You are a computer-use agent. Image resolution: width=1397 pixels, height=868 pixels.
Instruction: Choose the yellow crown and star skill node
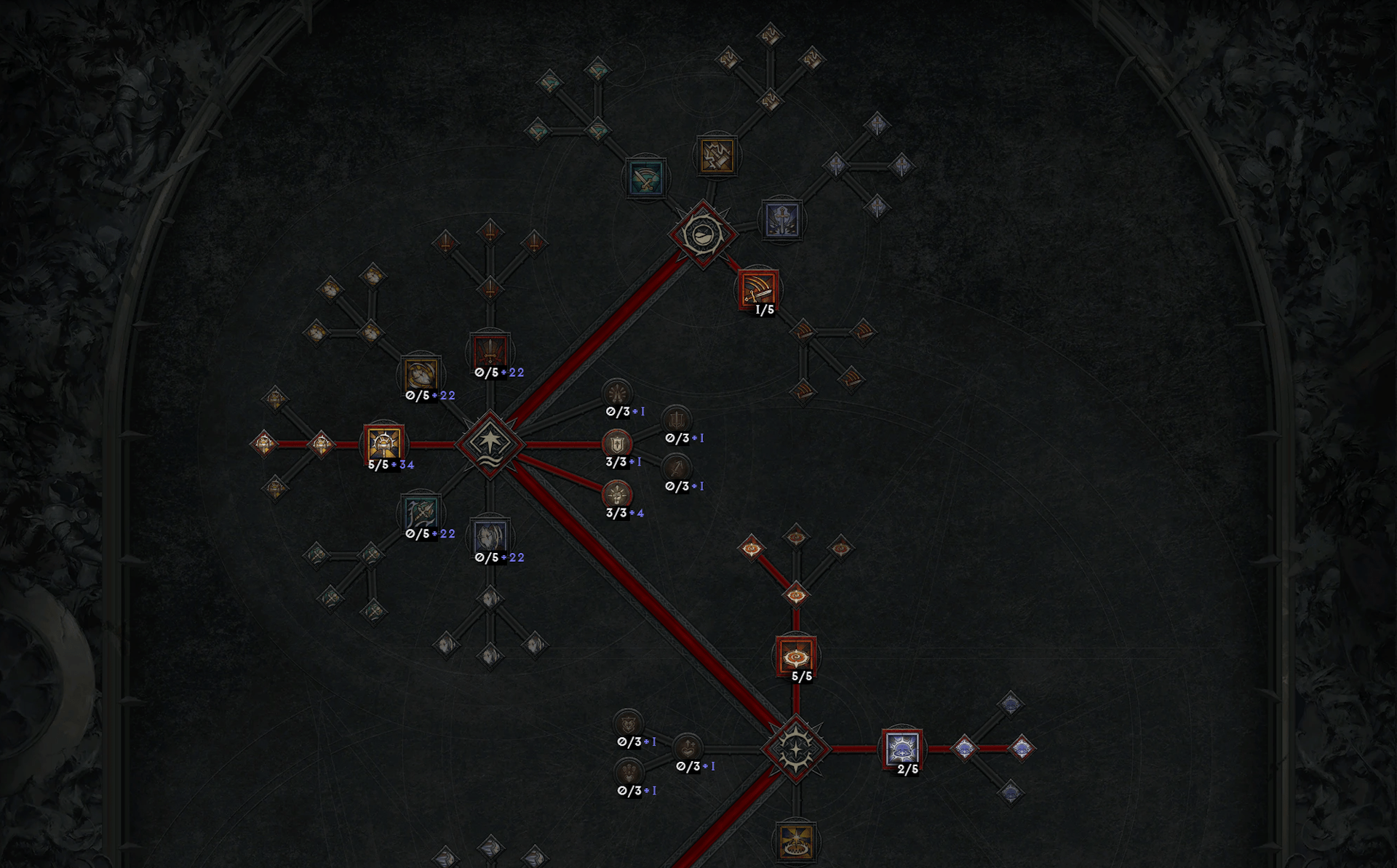pyautogui.click(x=795, y=841)
